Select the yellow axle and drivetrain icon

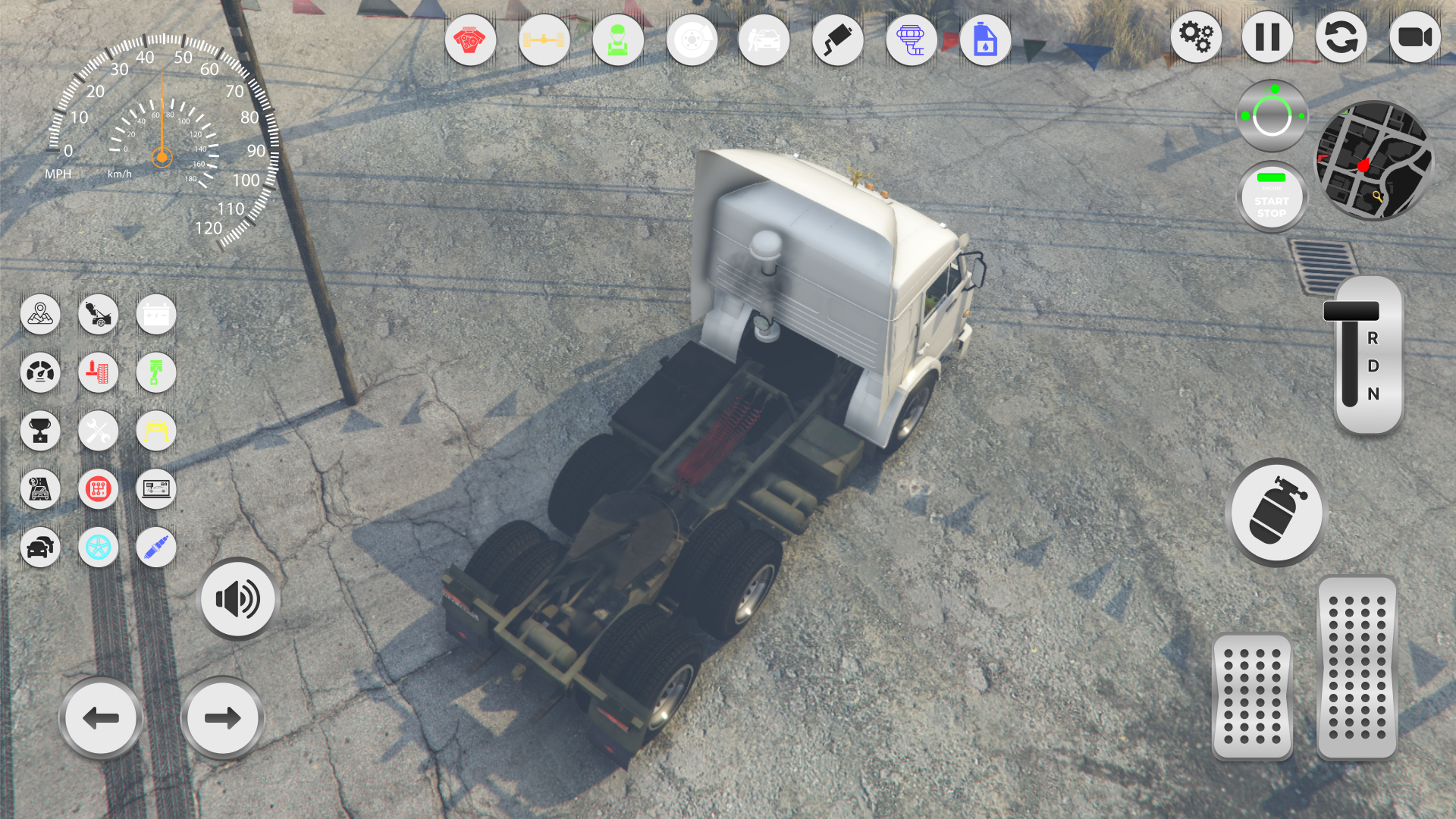point(544,39)
